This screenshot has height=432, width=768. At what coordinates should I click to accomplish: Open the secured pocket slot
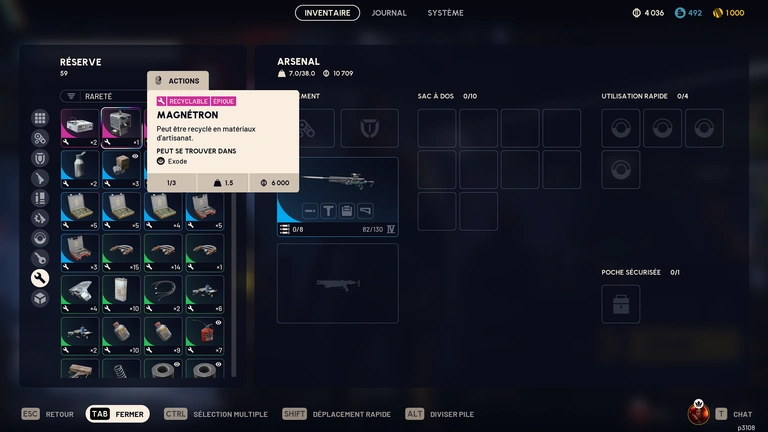pos(620,304)
